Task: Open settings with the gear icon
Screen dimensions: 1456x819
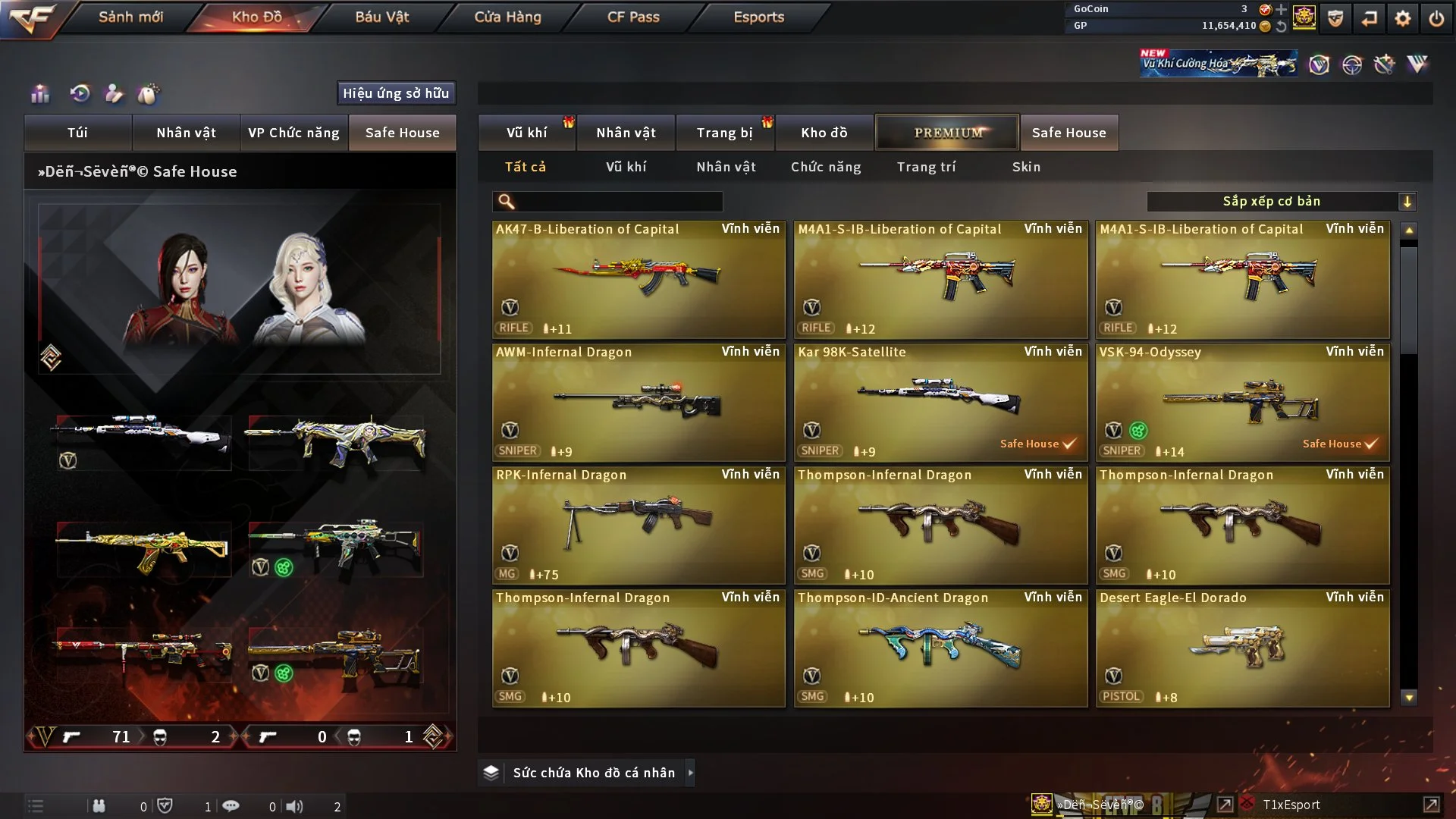Action: point(1402,18)
